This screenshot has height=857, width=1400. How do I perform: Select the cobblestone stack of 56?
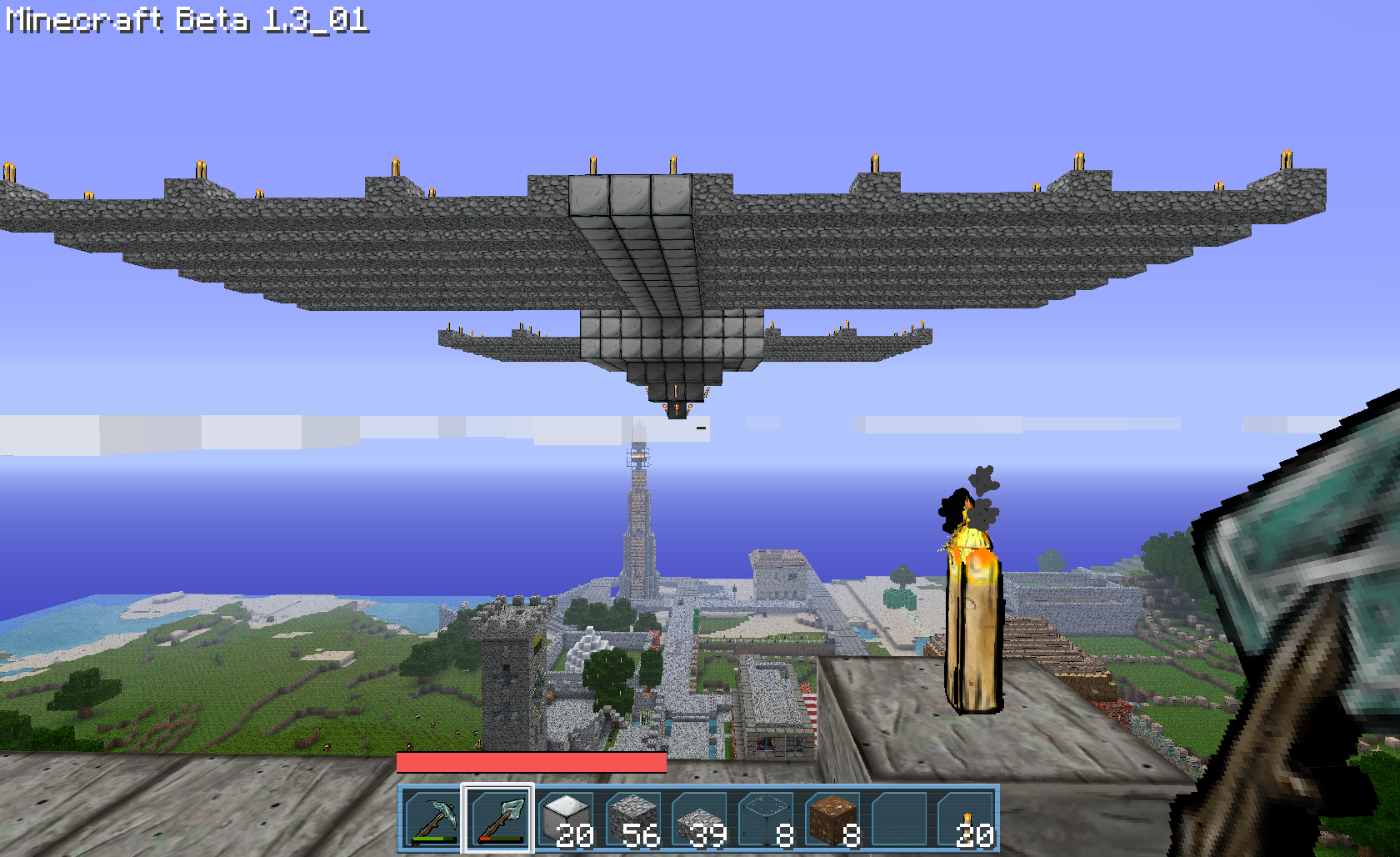tap(632, 819)
